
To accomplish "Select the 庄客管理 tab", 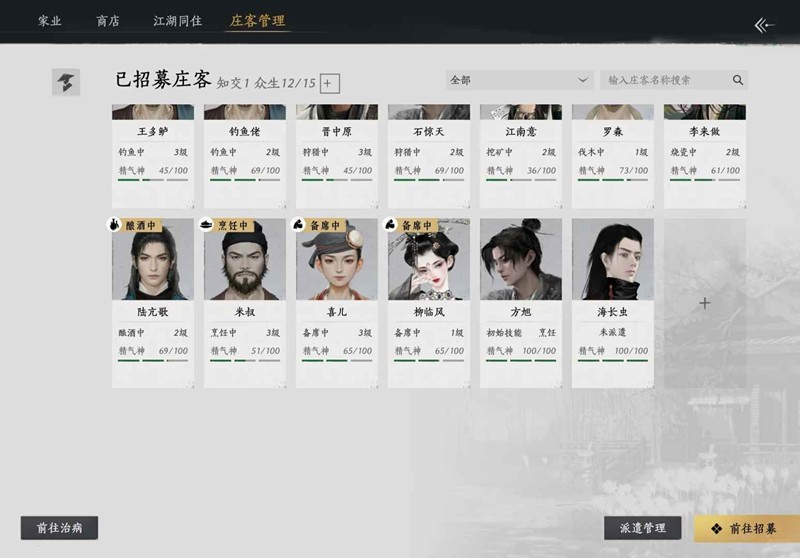I will coord(258,20).
